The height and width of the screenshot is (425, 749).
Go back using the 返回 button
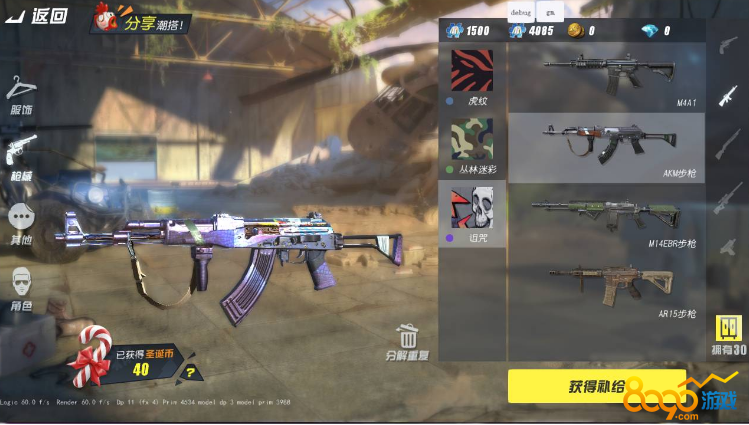coord(38,15)
